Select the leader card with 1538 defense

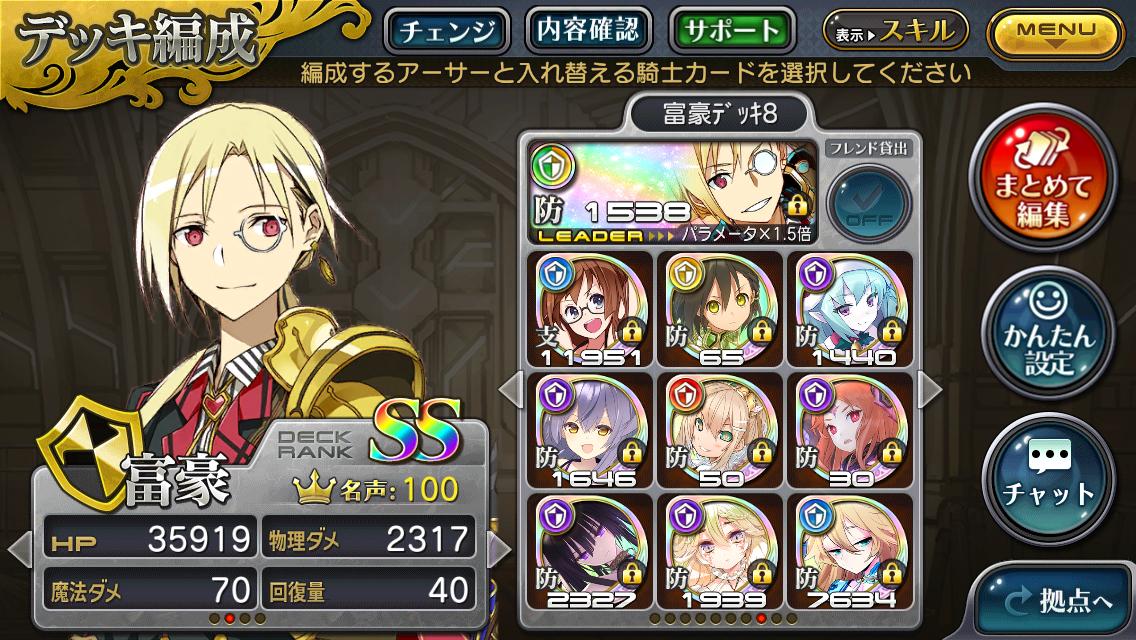(x=672, y=191)
